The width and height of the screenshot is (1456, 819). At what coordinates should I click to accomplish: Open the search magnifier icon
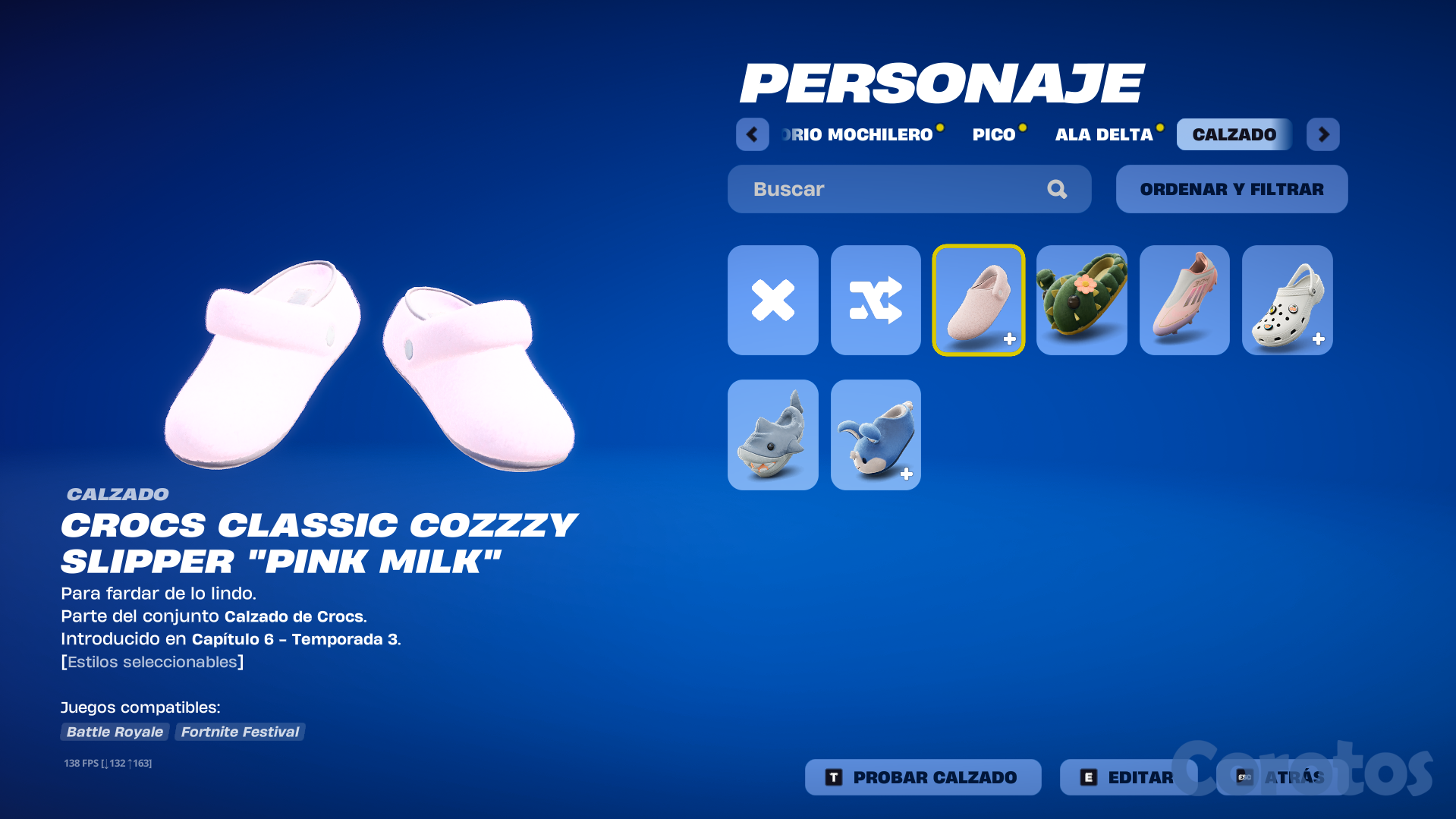coord(1057,189)
